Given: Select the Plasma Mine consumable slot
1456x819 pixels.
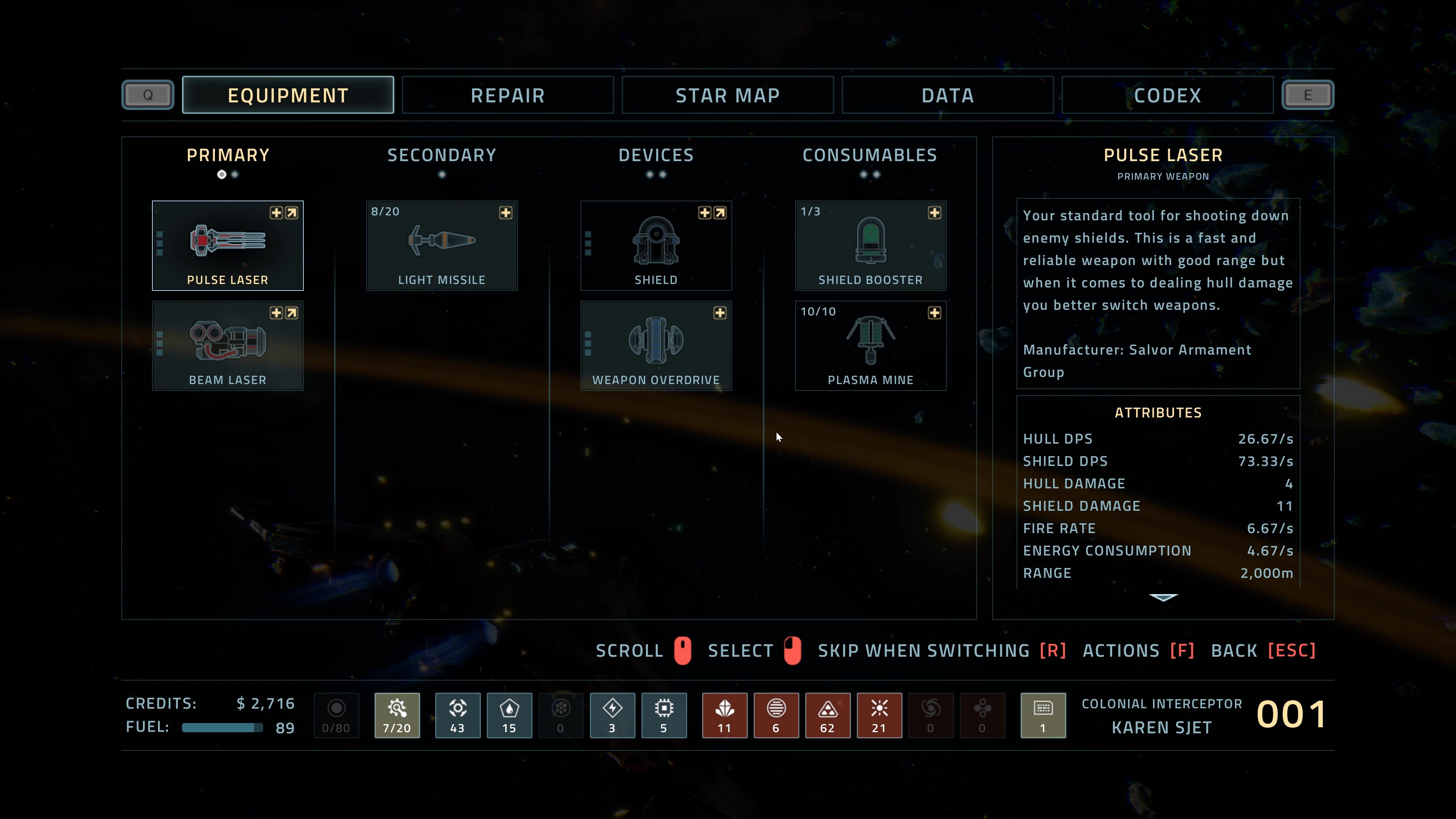Looking at the screenshot, I should [x=871, y=345].
